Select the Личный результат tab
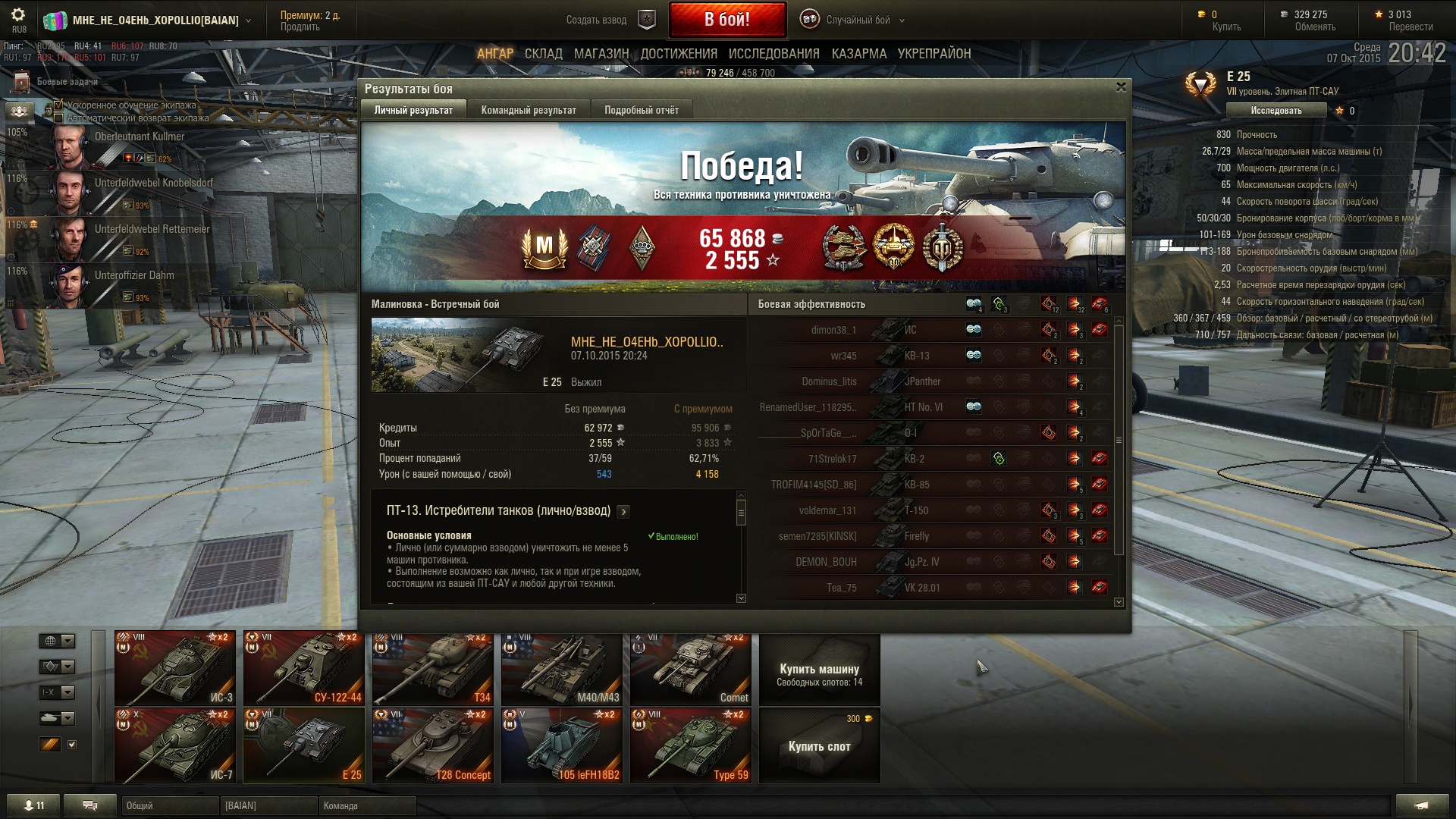Screen dimensions: 1456x819 [x=413, y=110]
